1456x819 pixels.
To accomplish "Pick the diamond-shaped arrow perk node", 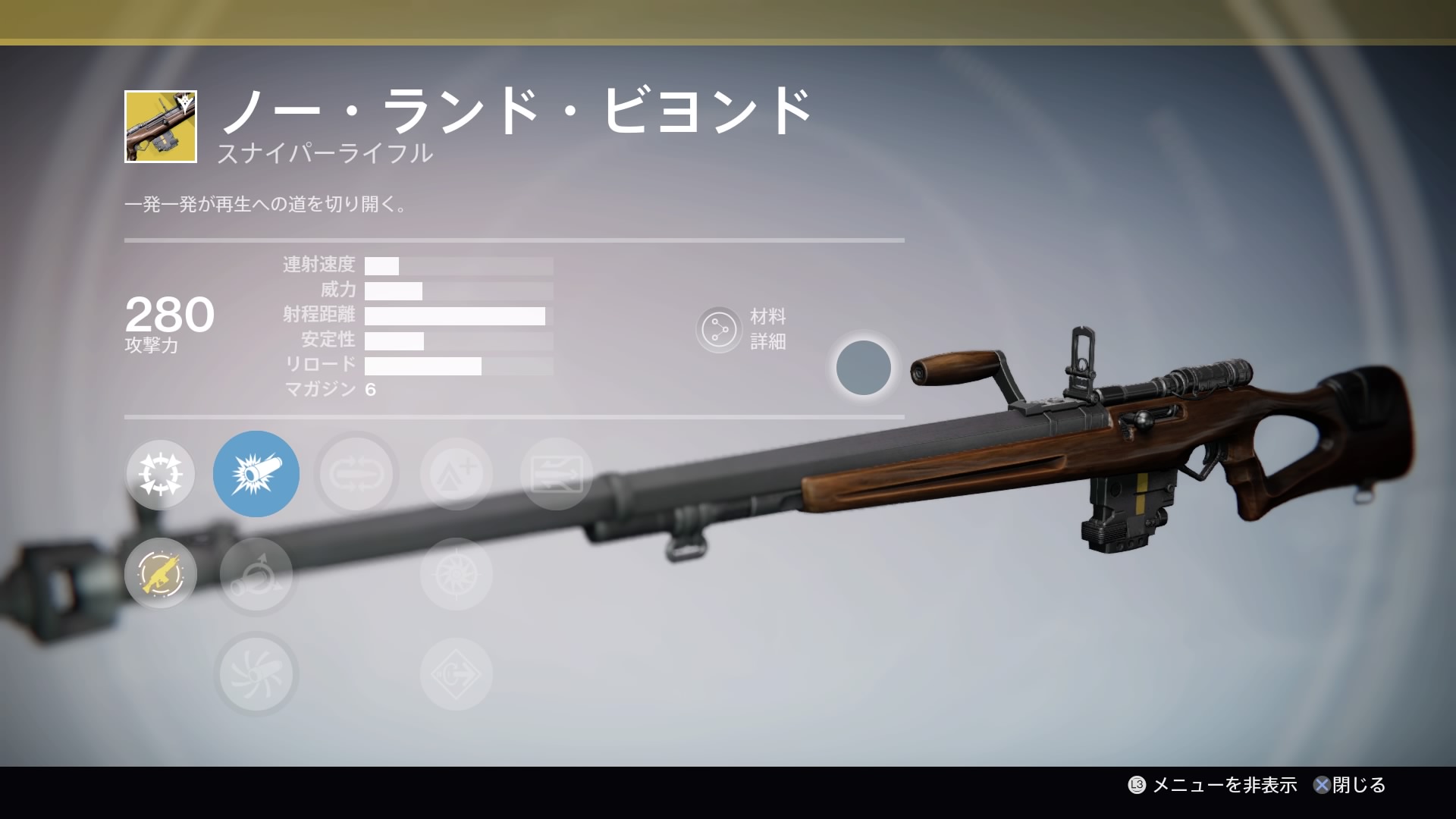I will click(457, 674).
